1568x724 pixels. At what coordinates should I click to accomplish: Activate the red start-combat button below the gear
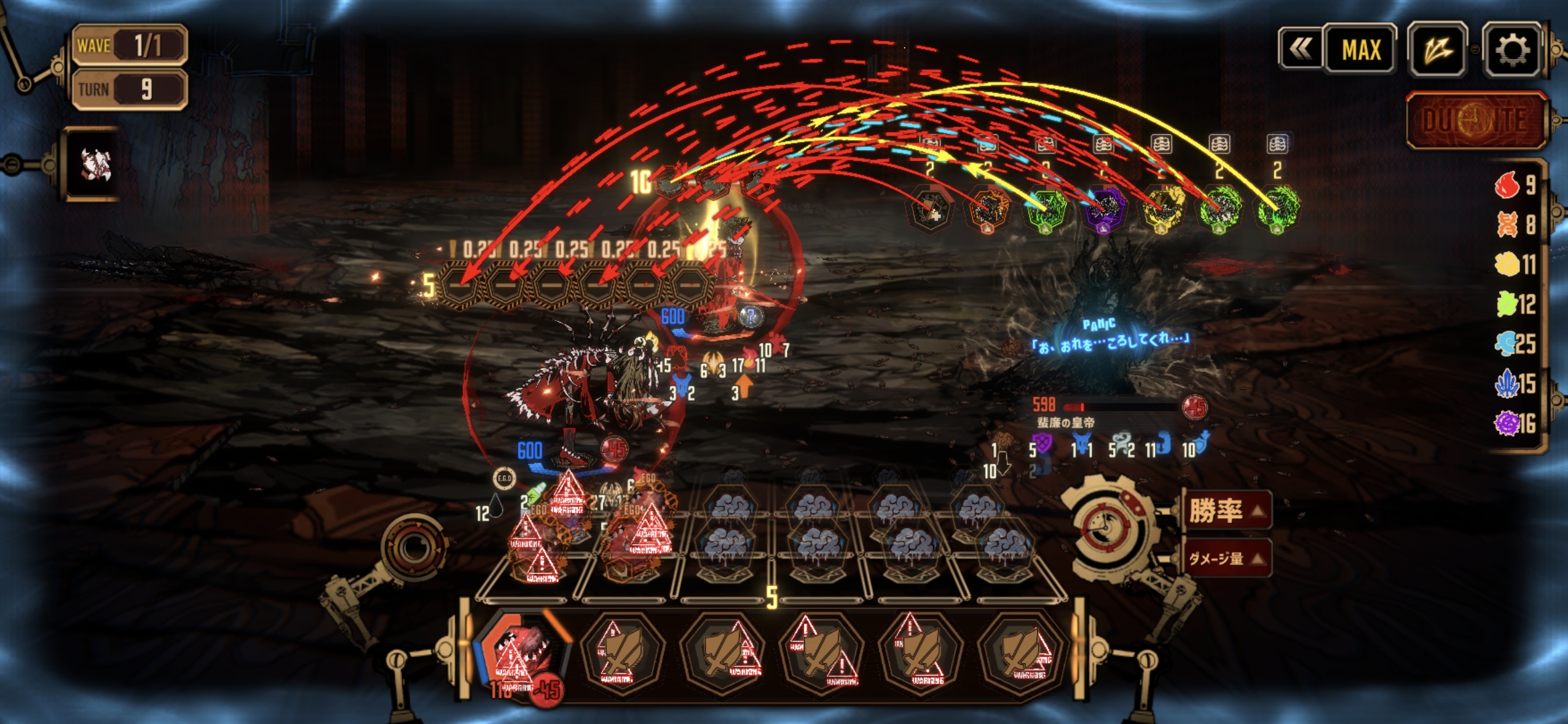pos(1476,121)
